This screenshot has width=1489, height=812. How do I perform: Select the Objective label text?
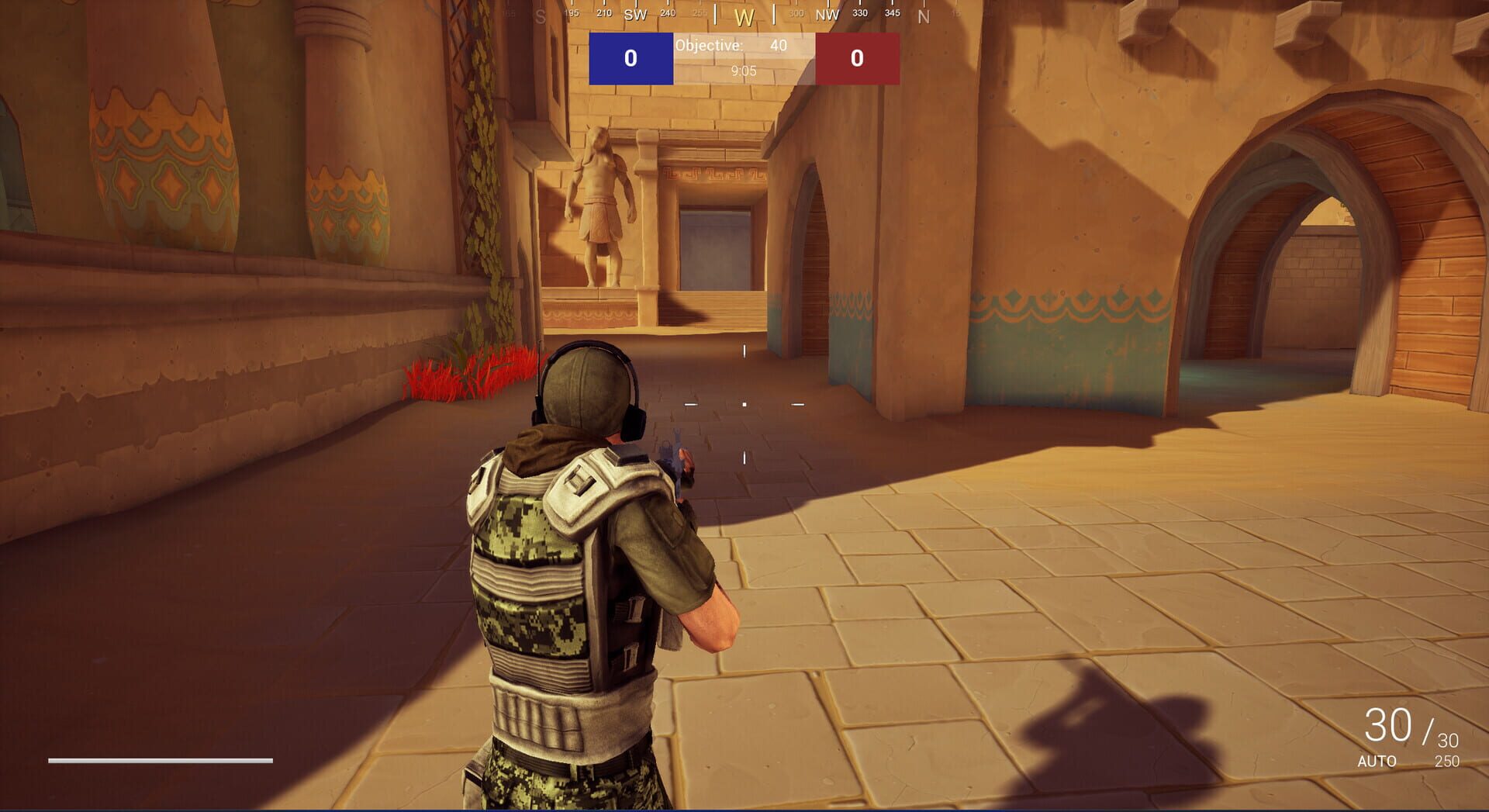click(x=708, y=47)
